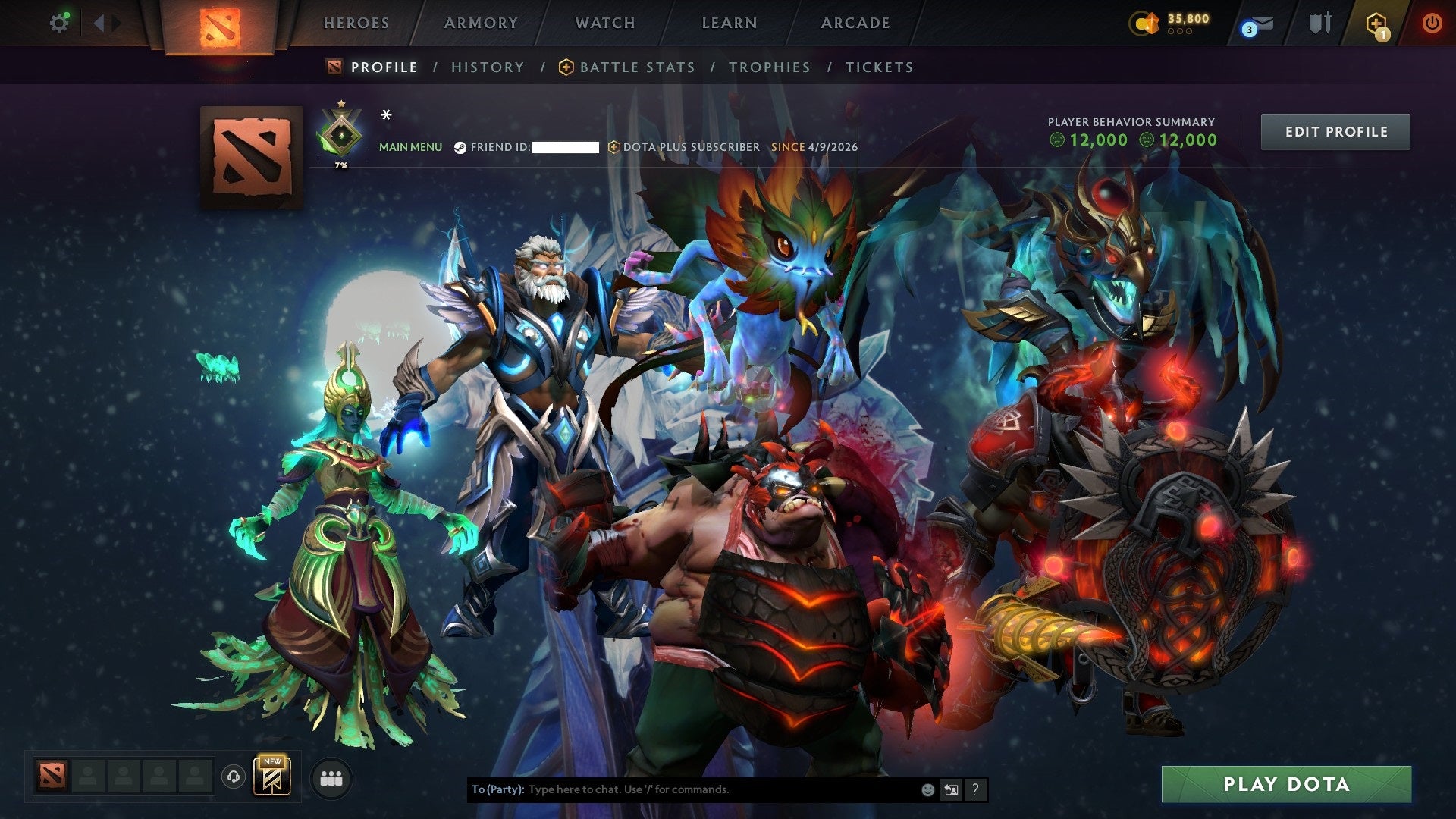Viewport: 1456px width, 819px height.
Task: Open the Armory shield-and-sword icon
Action: (x=1319, y=22)
